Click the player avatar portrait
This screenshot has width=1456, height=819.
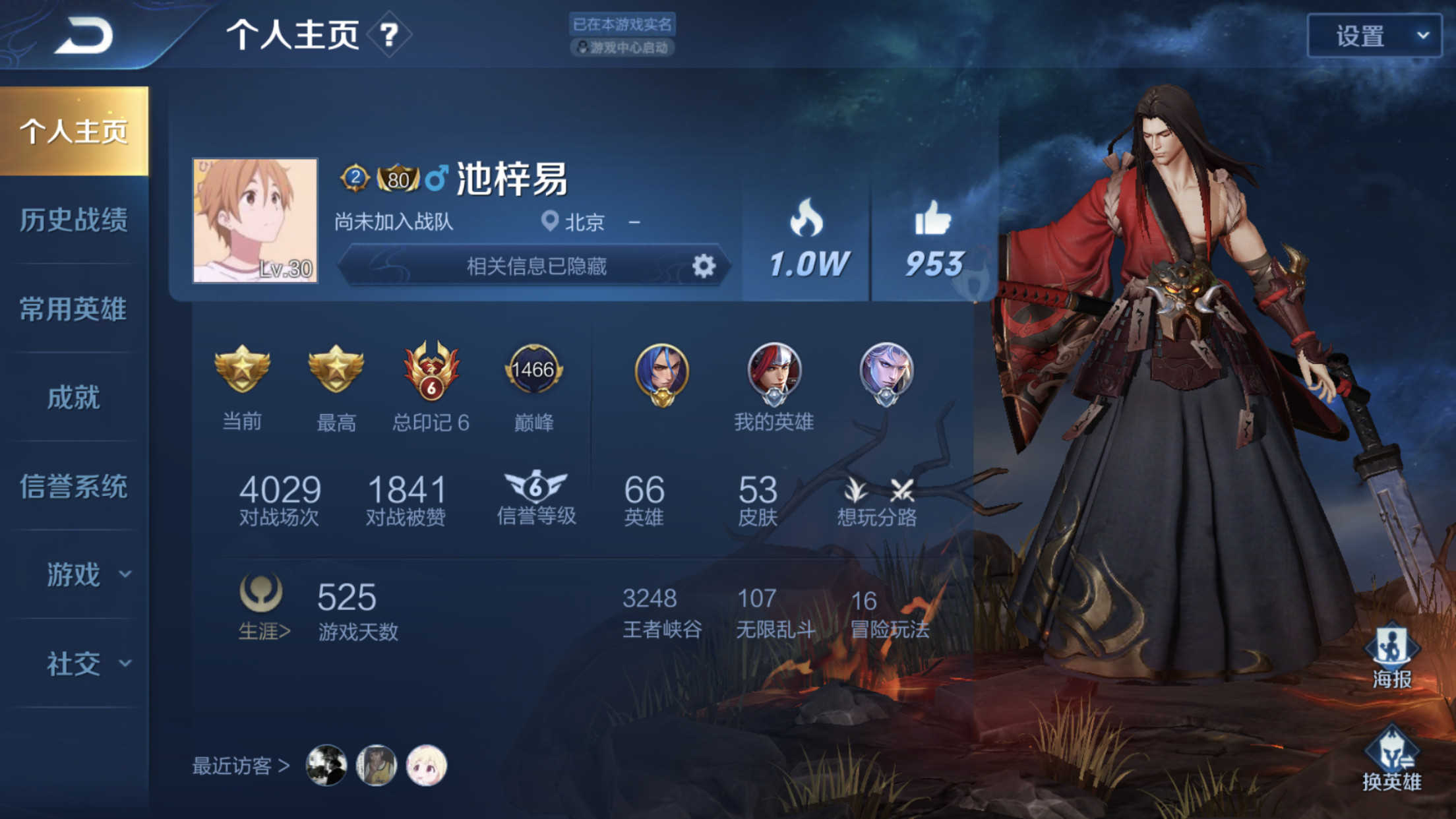(255, 220)
